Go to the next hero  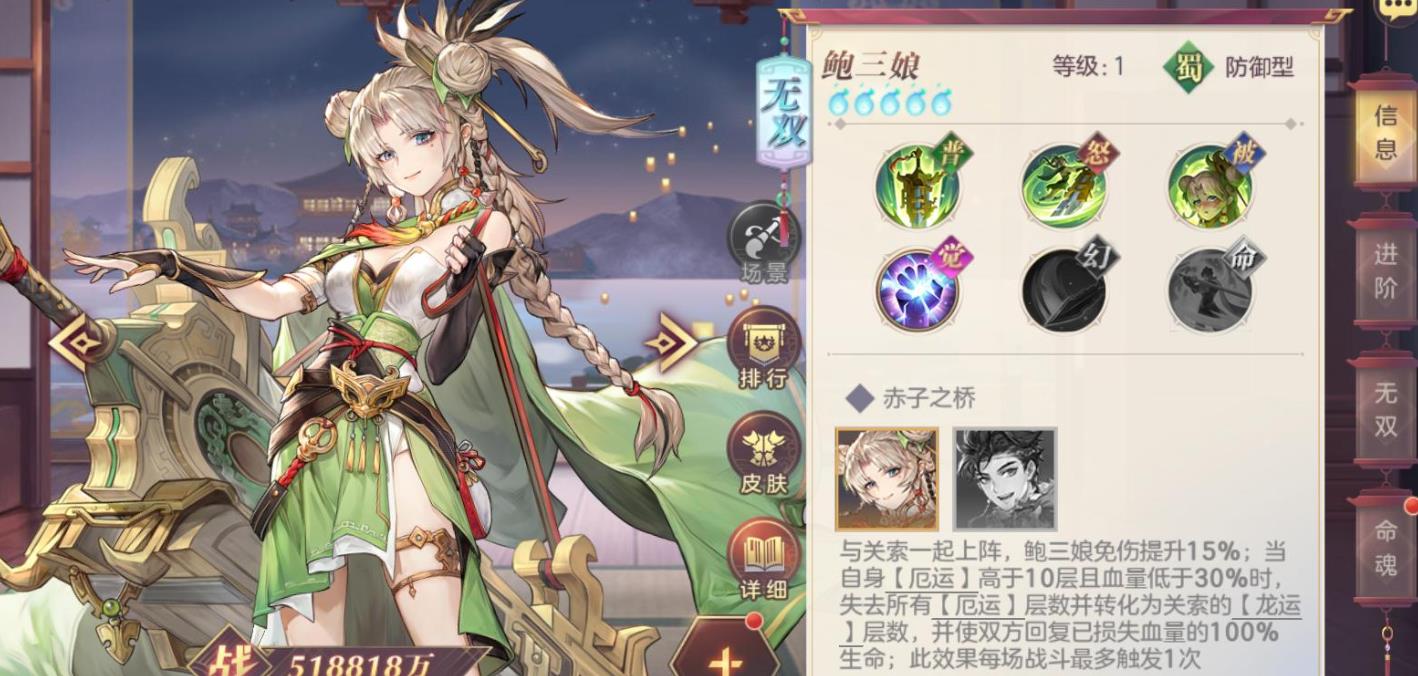[x=670, y=343]
